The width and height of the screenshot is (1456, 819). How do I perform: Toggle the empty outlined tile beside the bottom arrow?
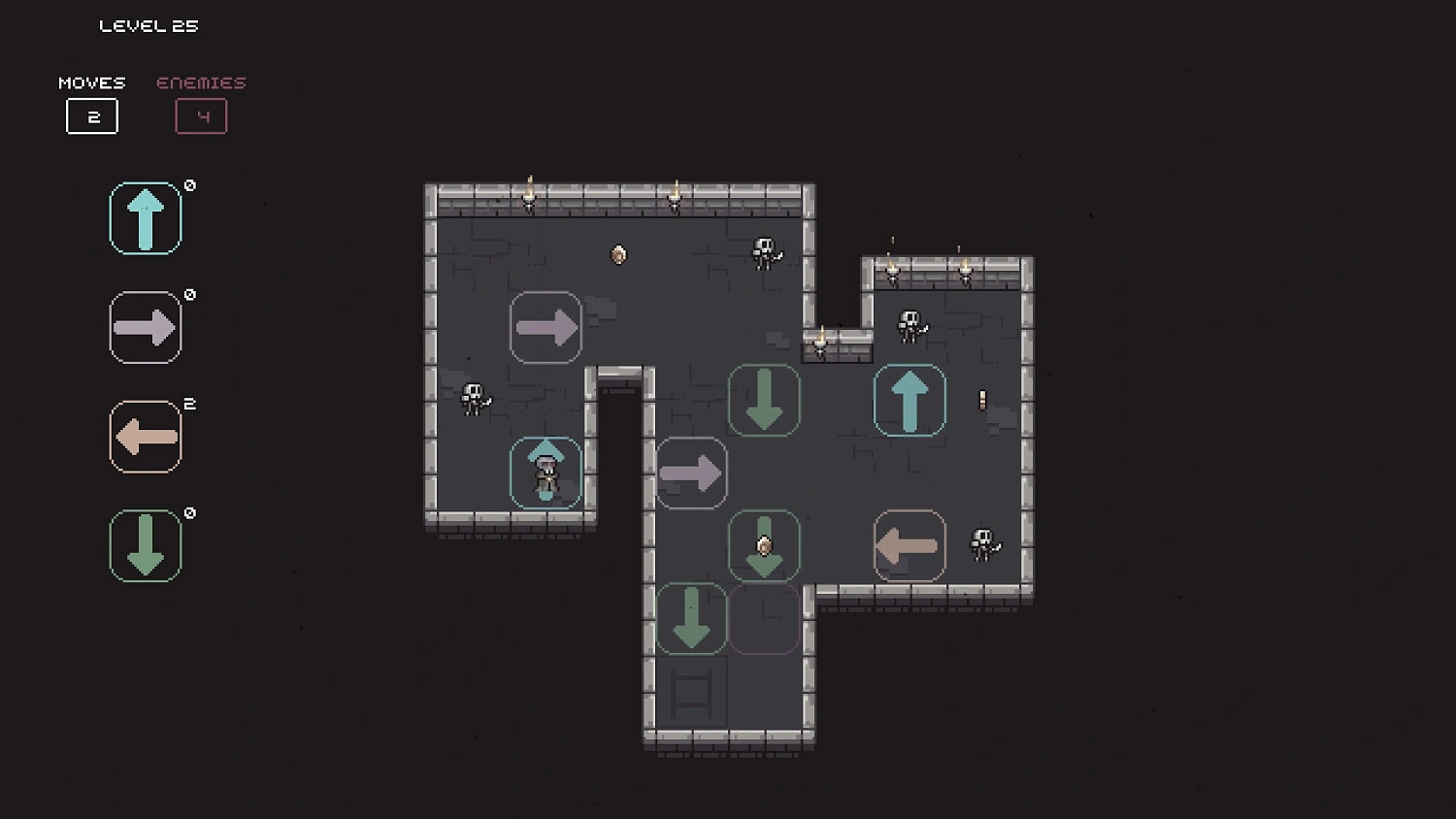coord(764,618)
